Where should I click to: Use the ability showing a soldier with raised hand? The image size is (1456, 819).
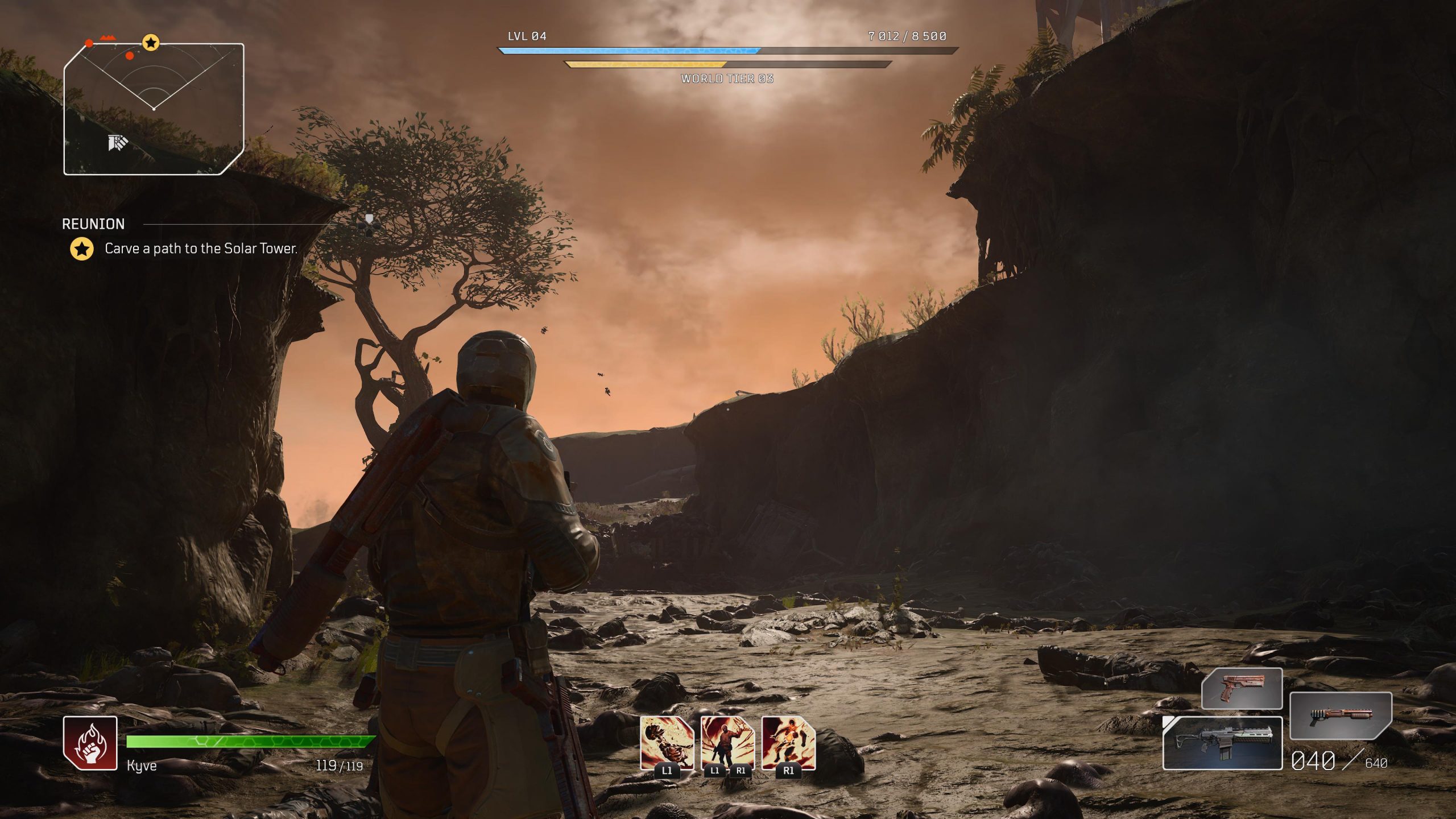pyautogui.click(x=727, y=743)
